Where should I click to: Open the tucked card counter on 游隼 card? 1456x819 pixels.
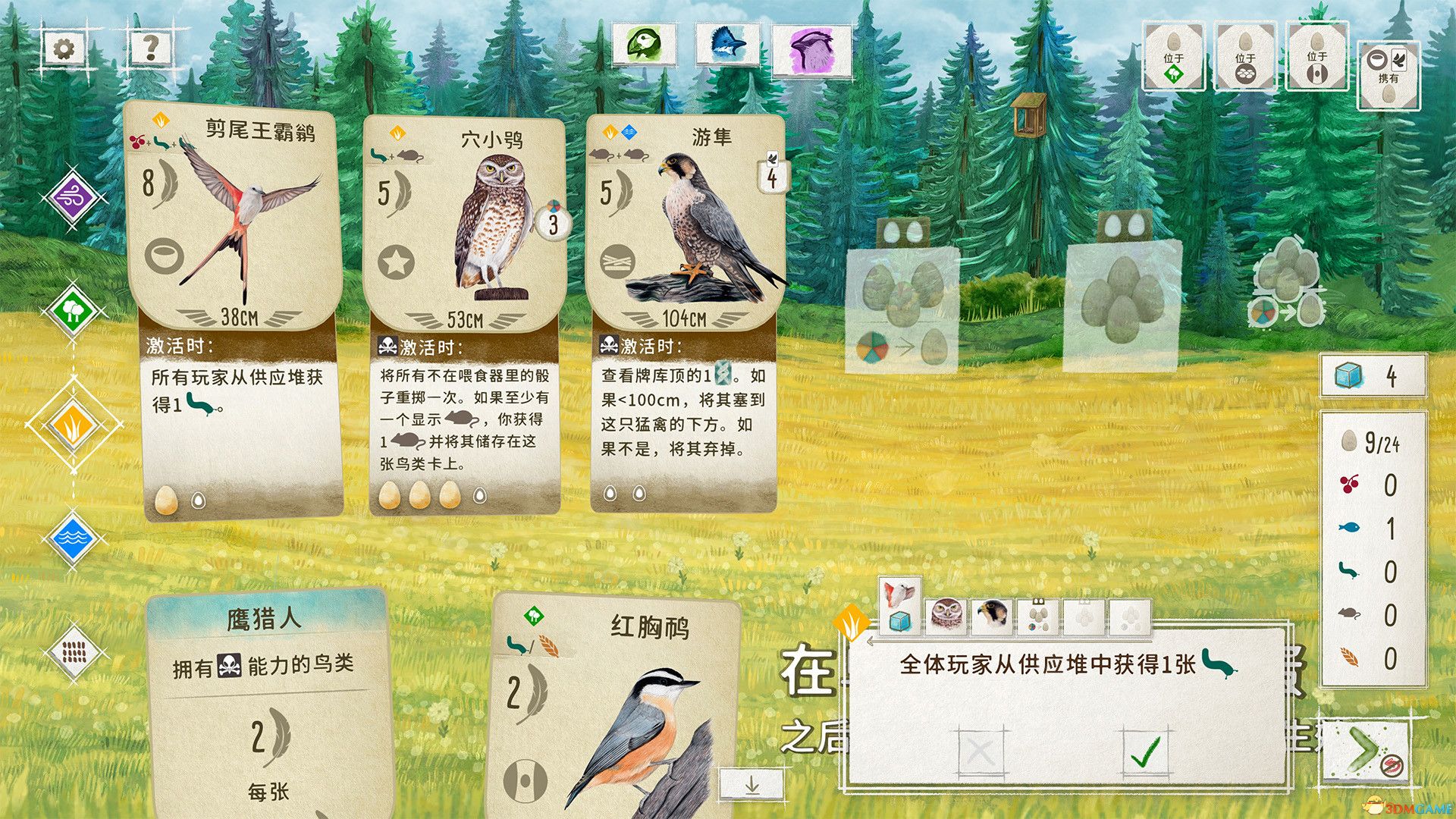pyautogui.click(x=772, y=175)
